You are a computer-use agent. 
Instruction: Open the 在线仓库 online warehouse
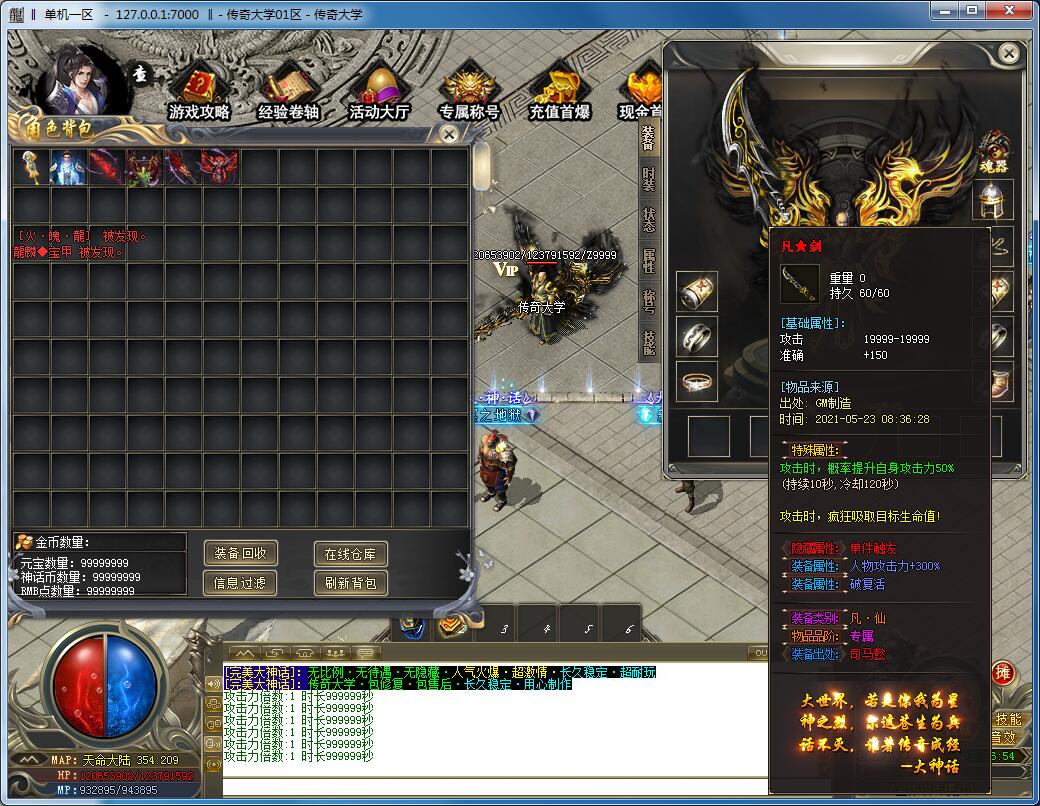pyautogui.click(x=350, y=553)
